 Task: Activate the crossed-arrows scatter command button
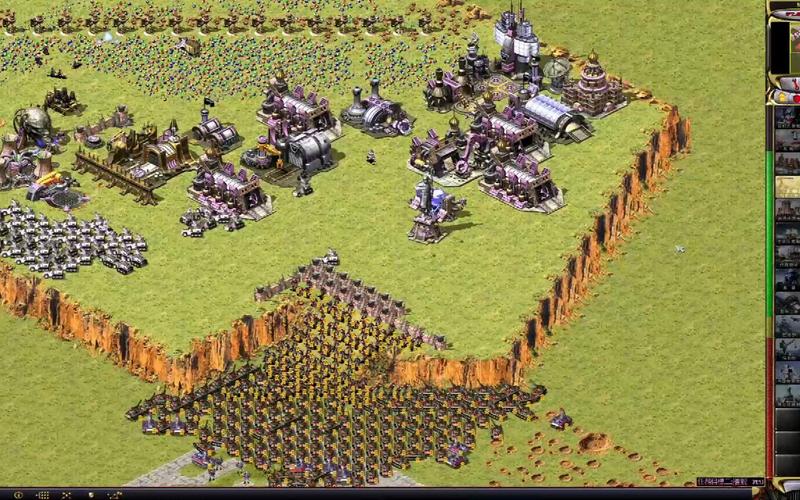click(x=66, y=495)
